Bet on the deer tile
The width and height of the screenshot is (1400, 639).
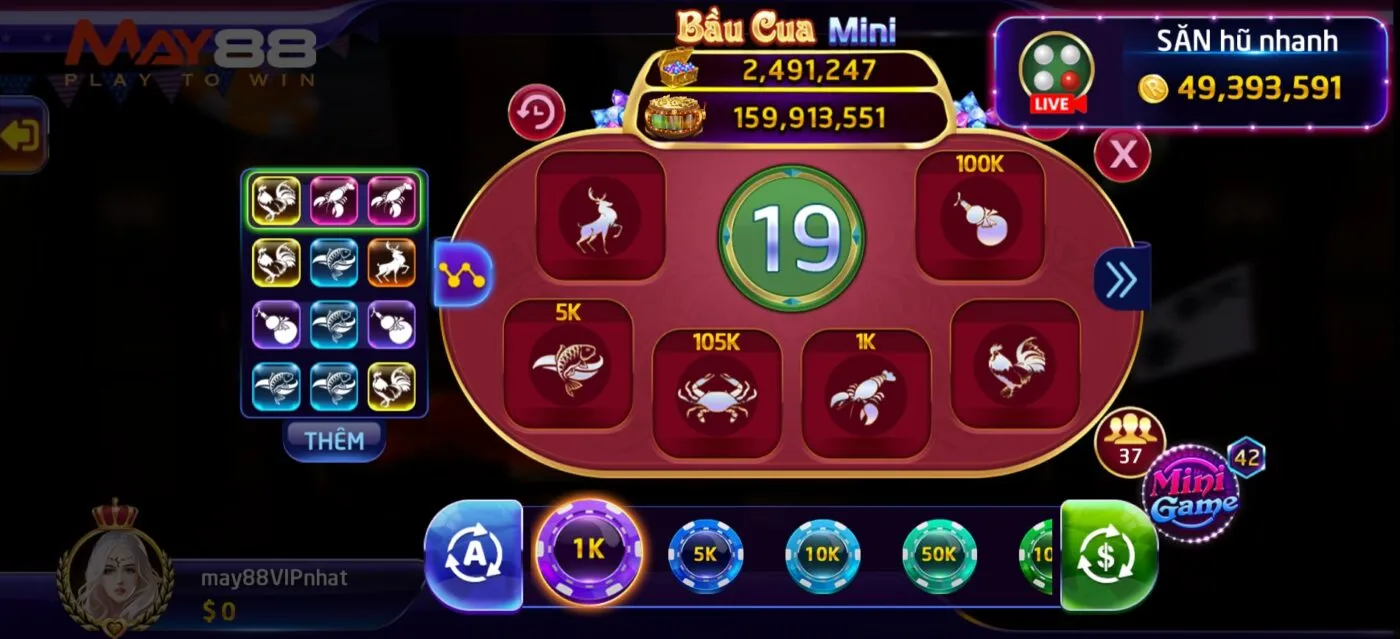(x=600, y=217)
